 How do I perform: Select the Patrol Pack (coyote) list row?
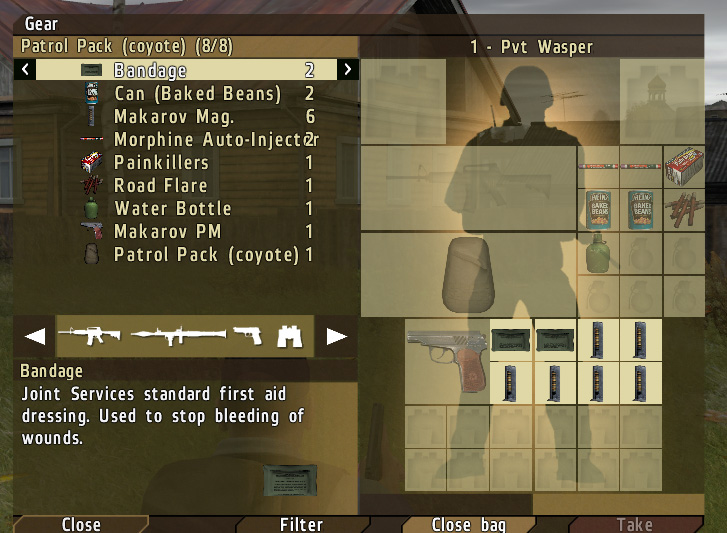(x=206, y=255)
